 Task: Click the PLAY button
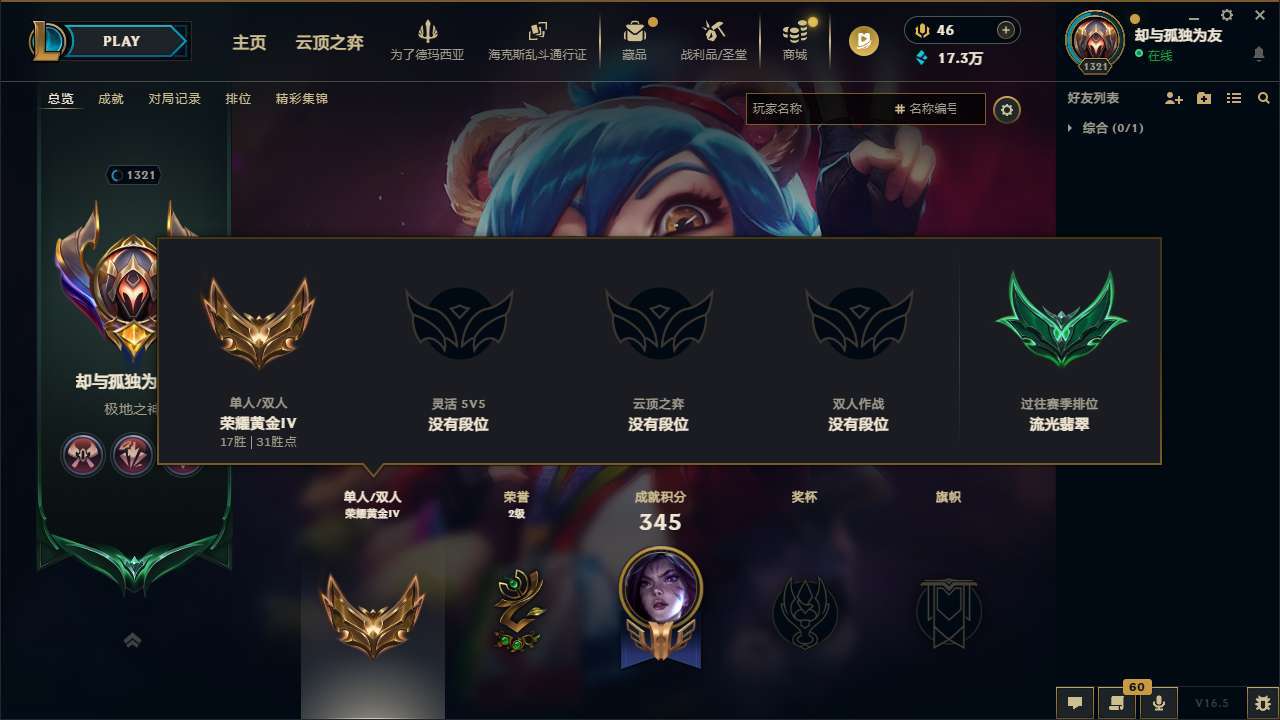(x=122, y=41)
